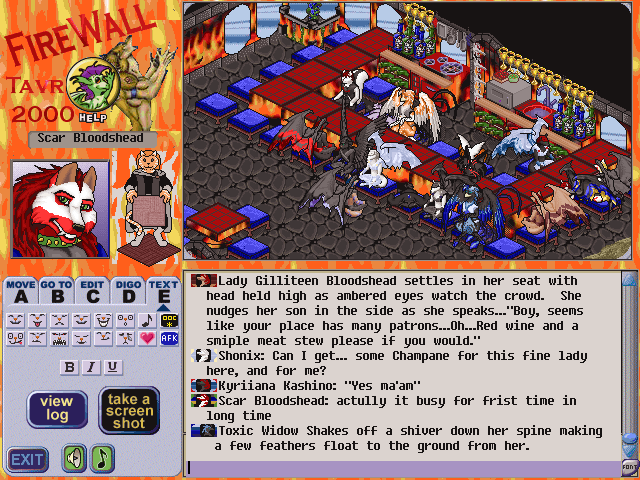Image resolution: width=640 pixels, height=480 pixels.
Task: Open the EDIT C tab
Action: [93, 290]
